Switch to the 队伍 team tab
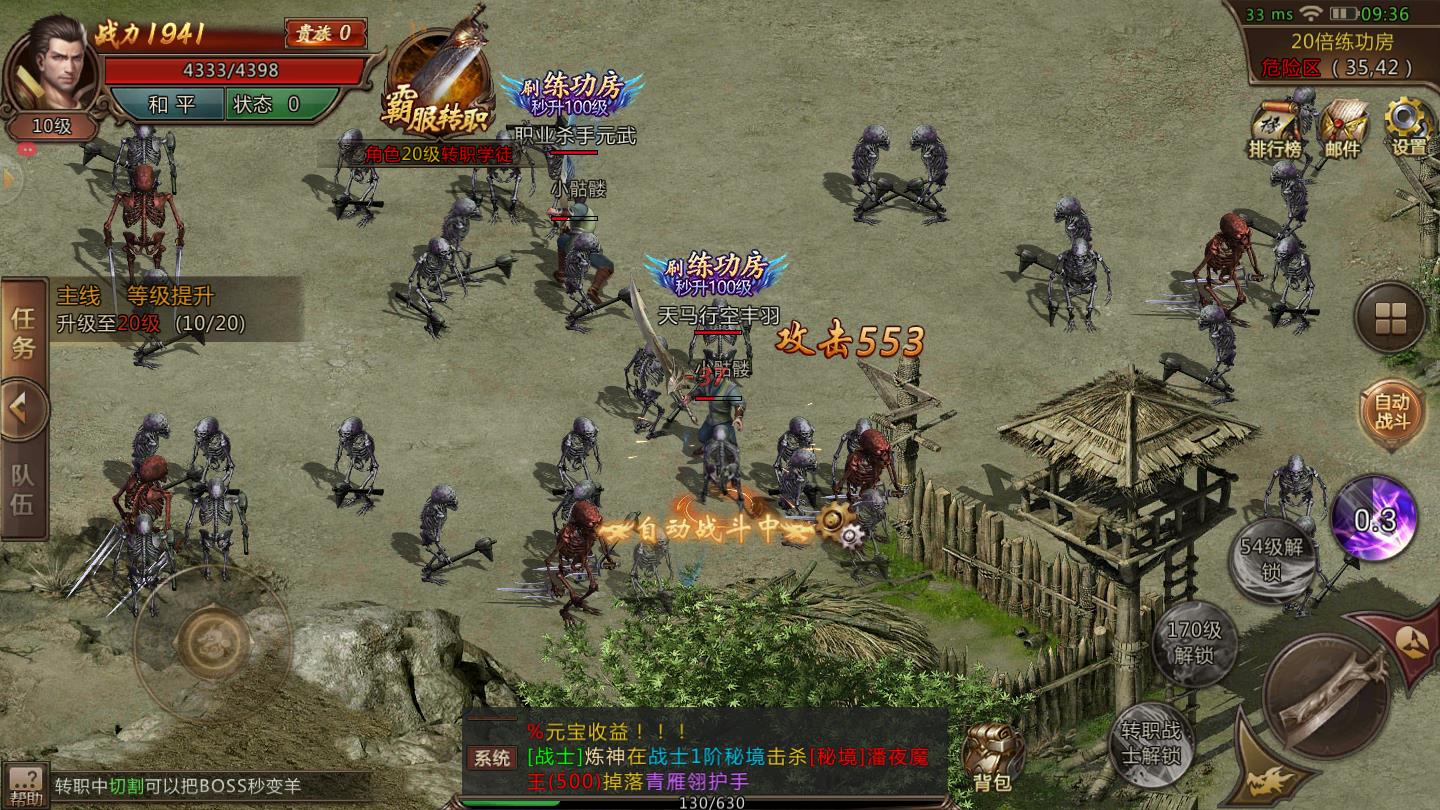Screen dimensions: 1440x810 click(23, 490)
